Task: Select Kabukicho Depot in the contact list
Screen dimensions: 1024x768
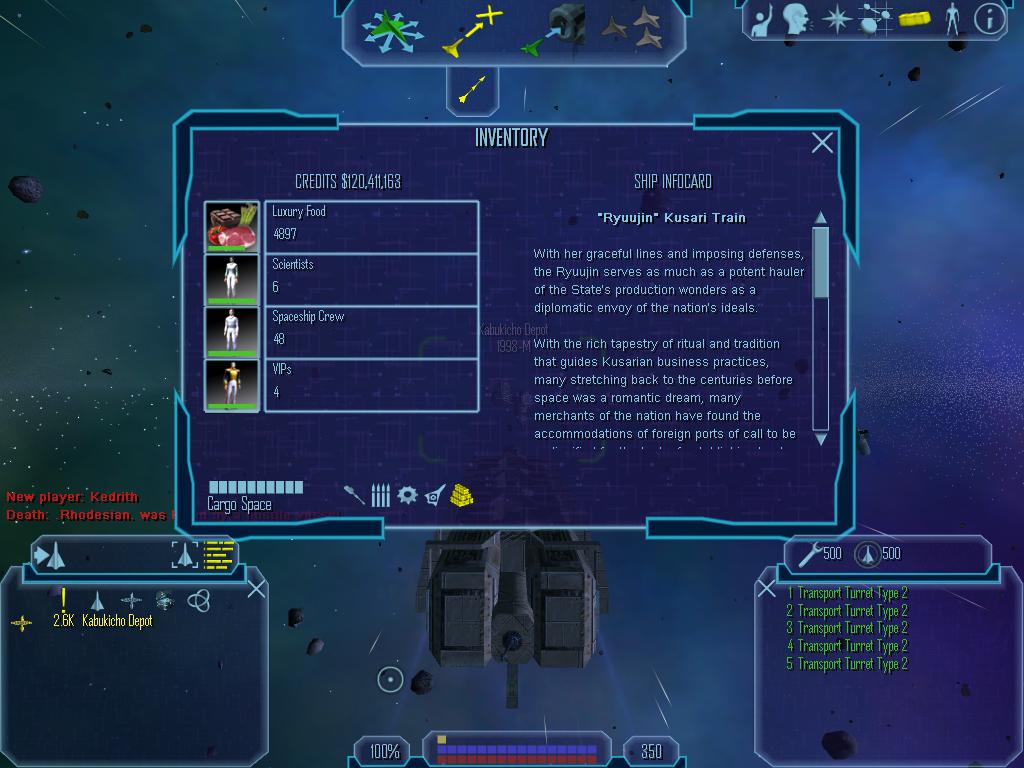Action: point(117,621)
